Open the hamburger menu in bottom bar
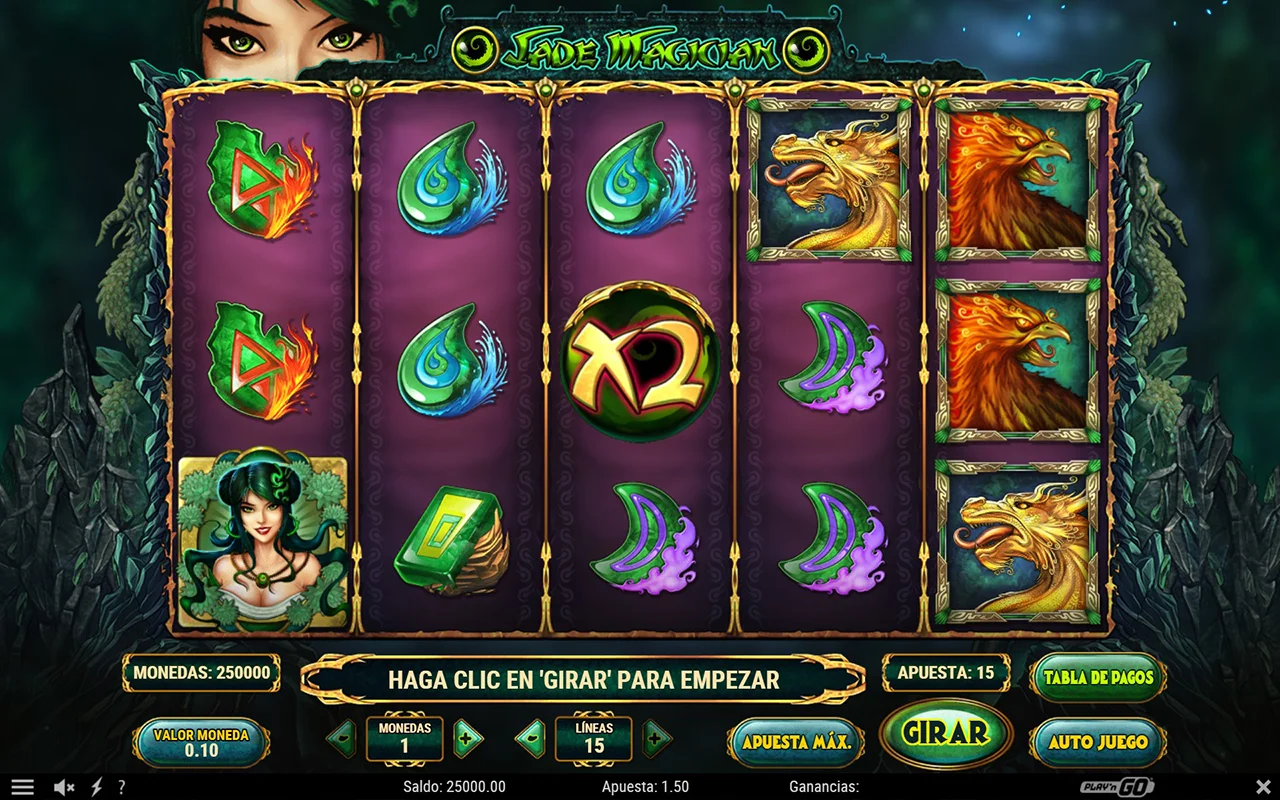This screenshot has width=1280, height=800. [x=22, y=787]
